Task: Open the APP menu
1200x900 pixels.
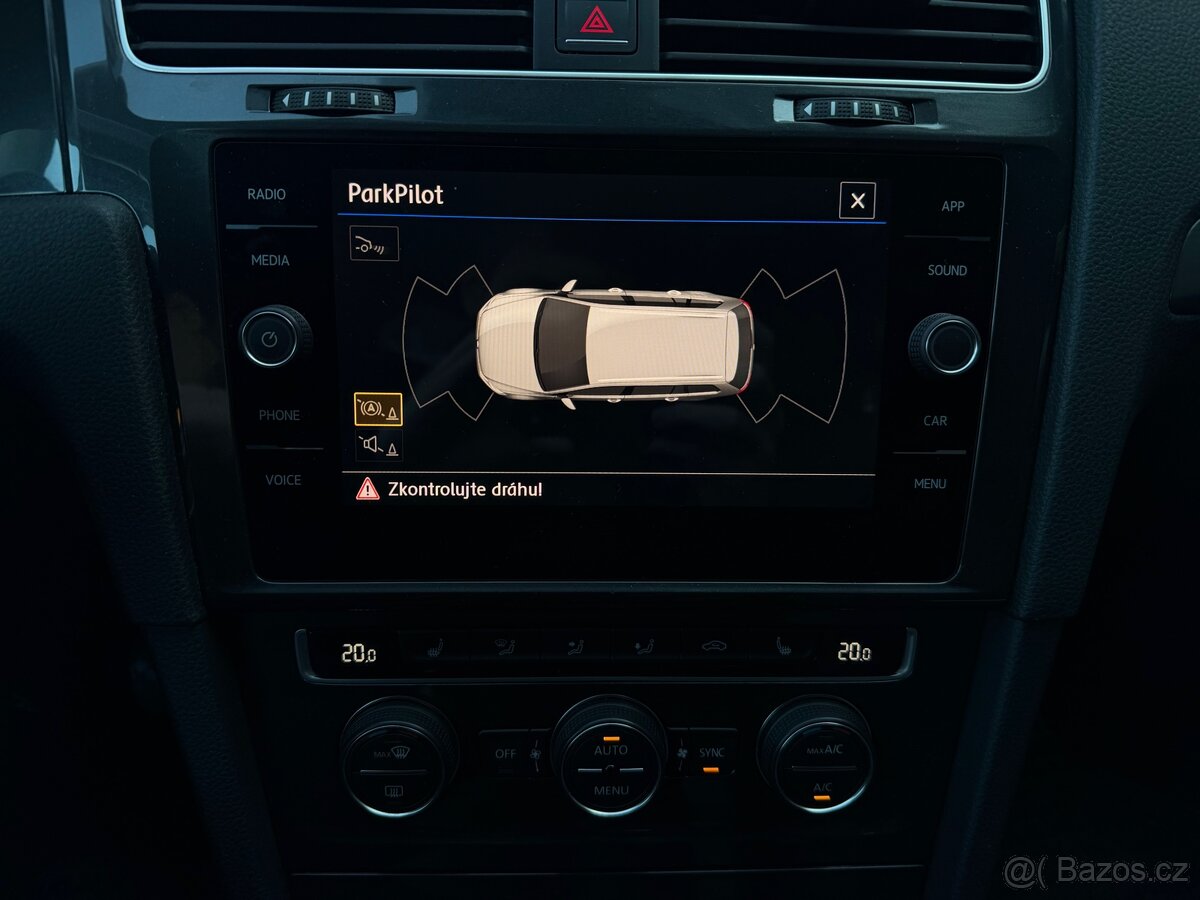Action: click(x=952, y=206)
